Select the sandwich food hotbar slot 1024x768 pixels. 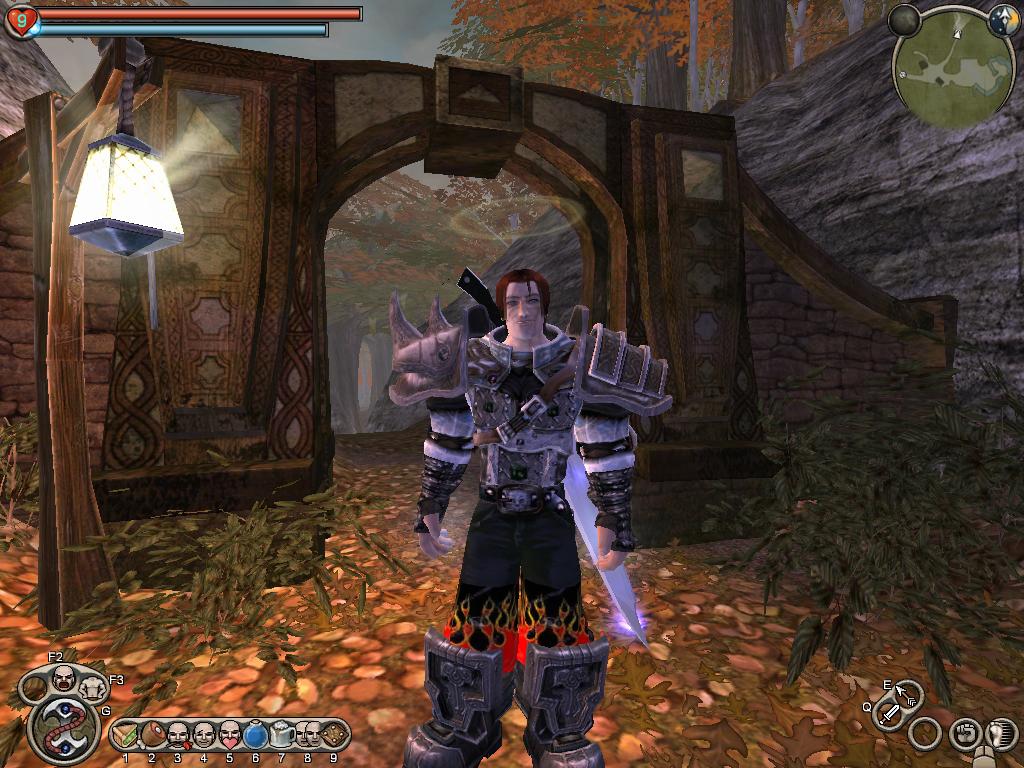pos(127,736)
